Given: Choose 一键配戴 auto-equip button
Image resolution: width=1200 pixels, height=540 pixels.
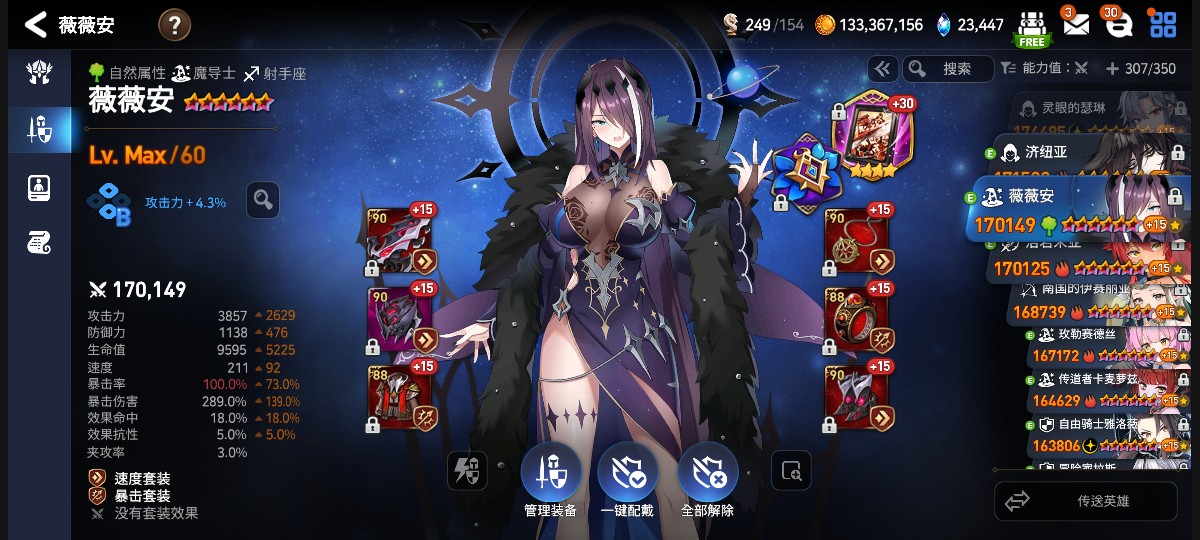Looking at the screenshot, I should pyautogui.click(x=627, y=478).
